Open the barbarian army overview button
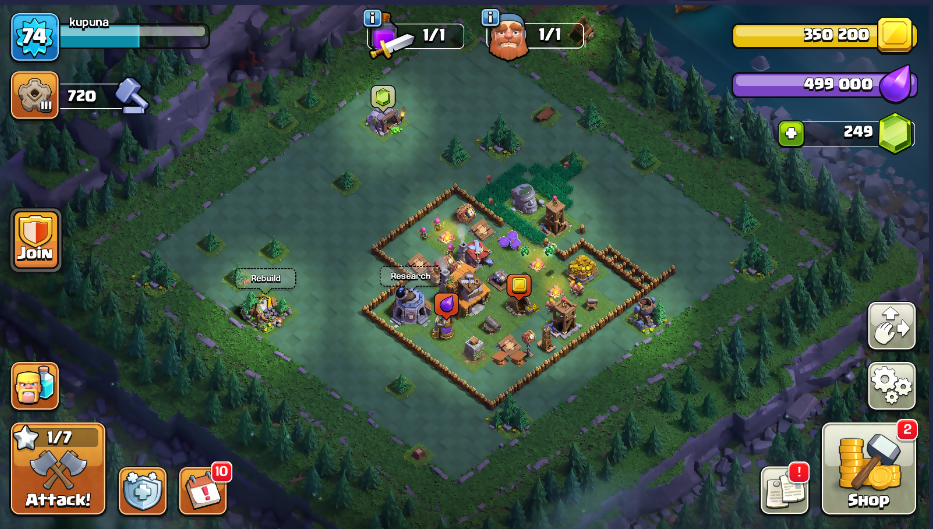The height and width of the screenshot is (529, 933). pos(35,386)
